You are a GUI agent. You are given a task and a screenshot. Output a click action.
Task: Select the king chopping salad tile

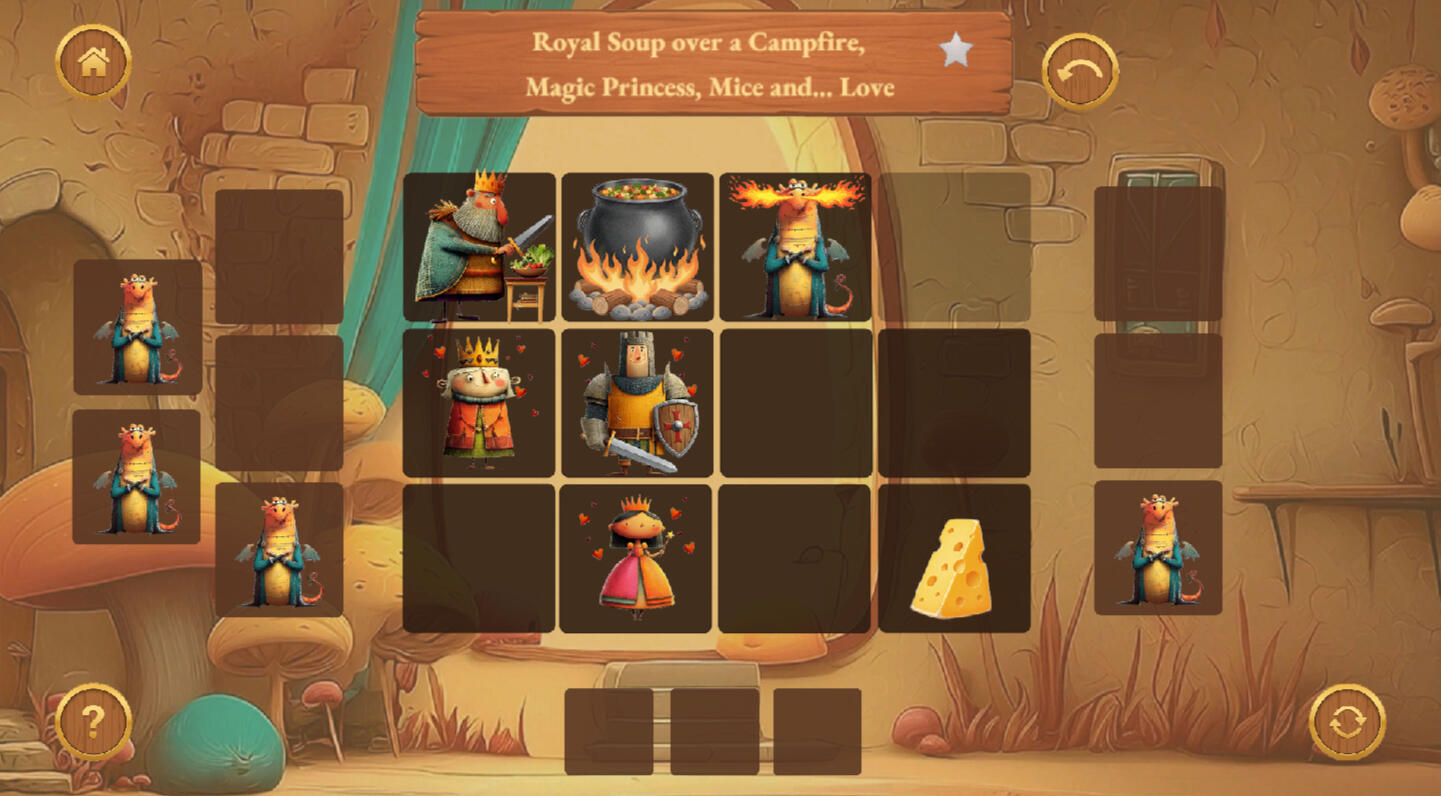tap(479, 247)
